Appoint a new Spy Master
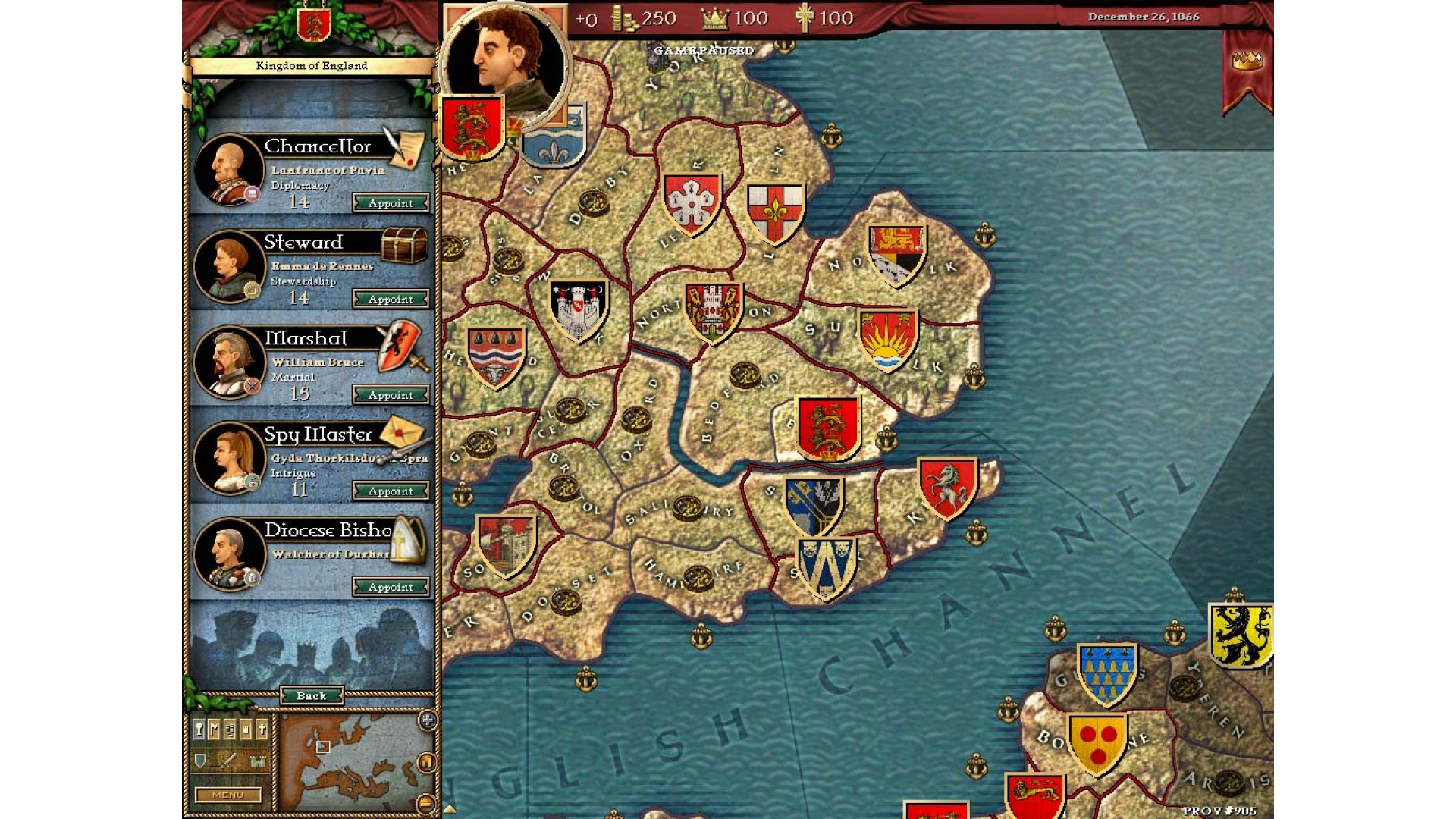The height and width of the screenshot is (819, 1456). (x=391, y=491)
